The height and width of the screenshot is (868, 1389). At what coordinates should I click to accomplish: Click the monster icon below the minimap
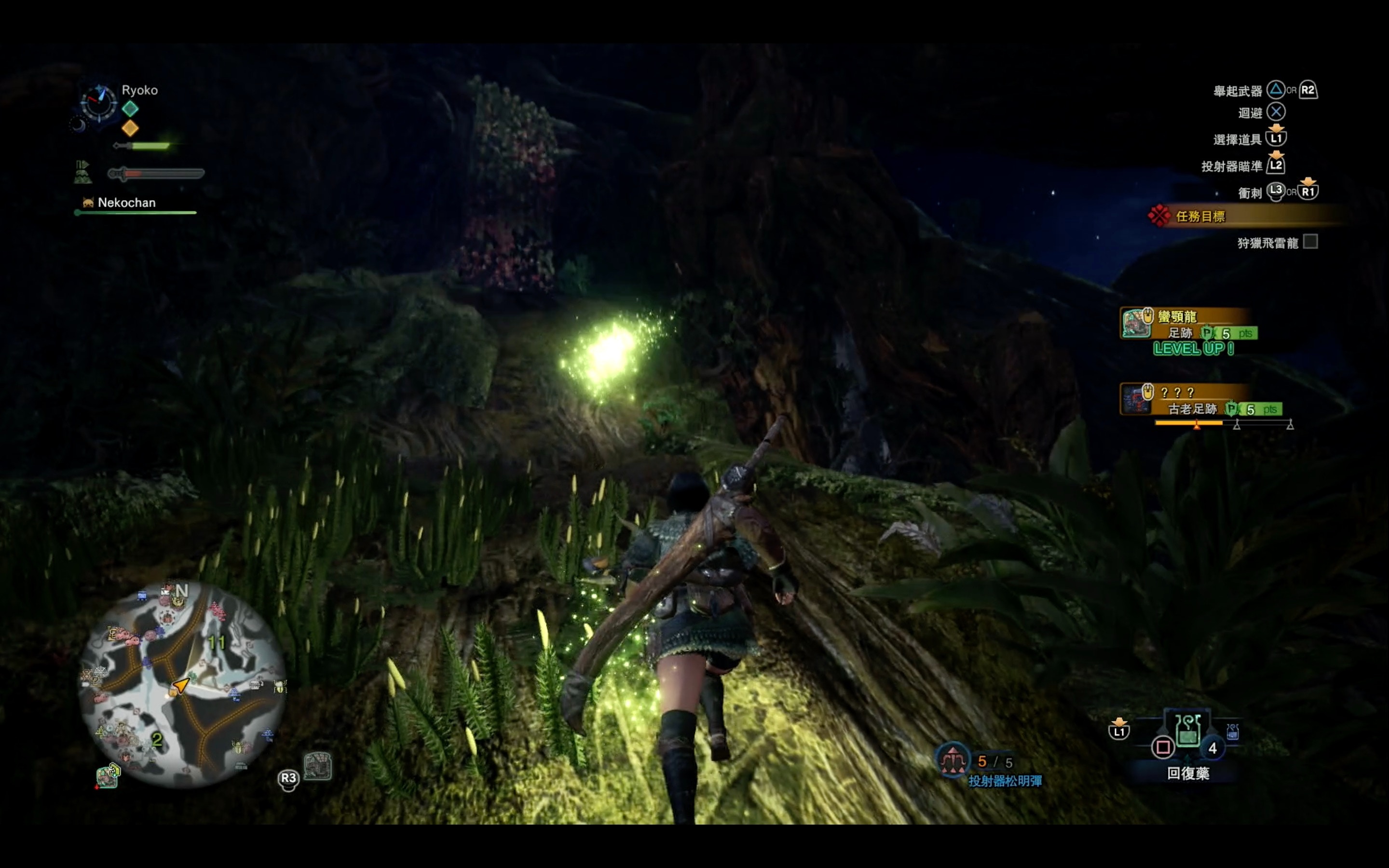108,777
